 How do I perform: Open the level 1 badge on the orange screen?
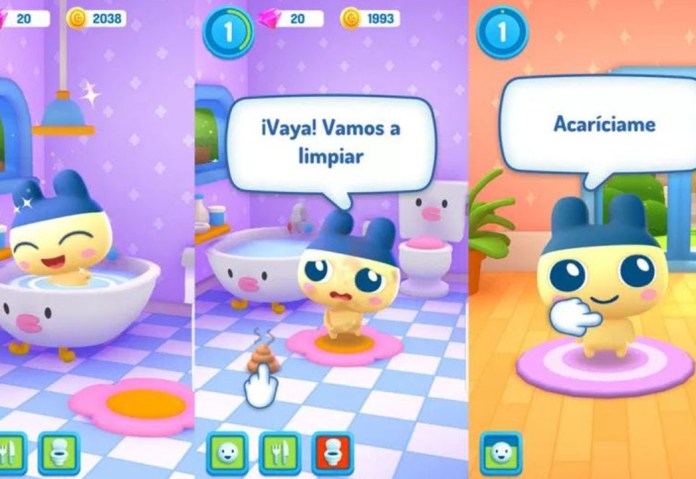tap(501, 32)
